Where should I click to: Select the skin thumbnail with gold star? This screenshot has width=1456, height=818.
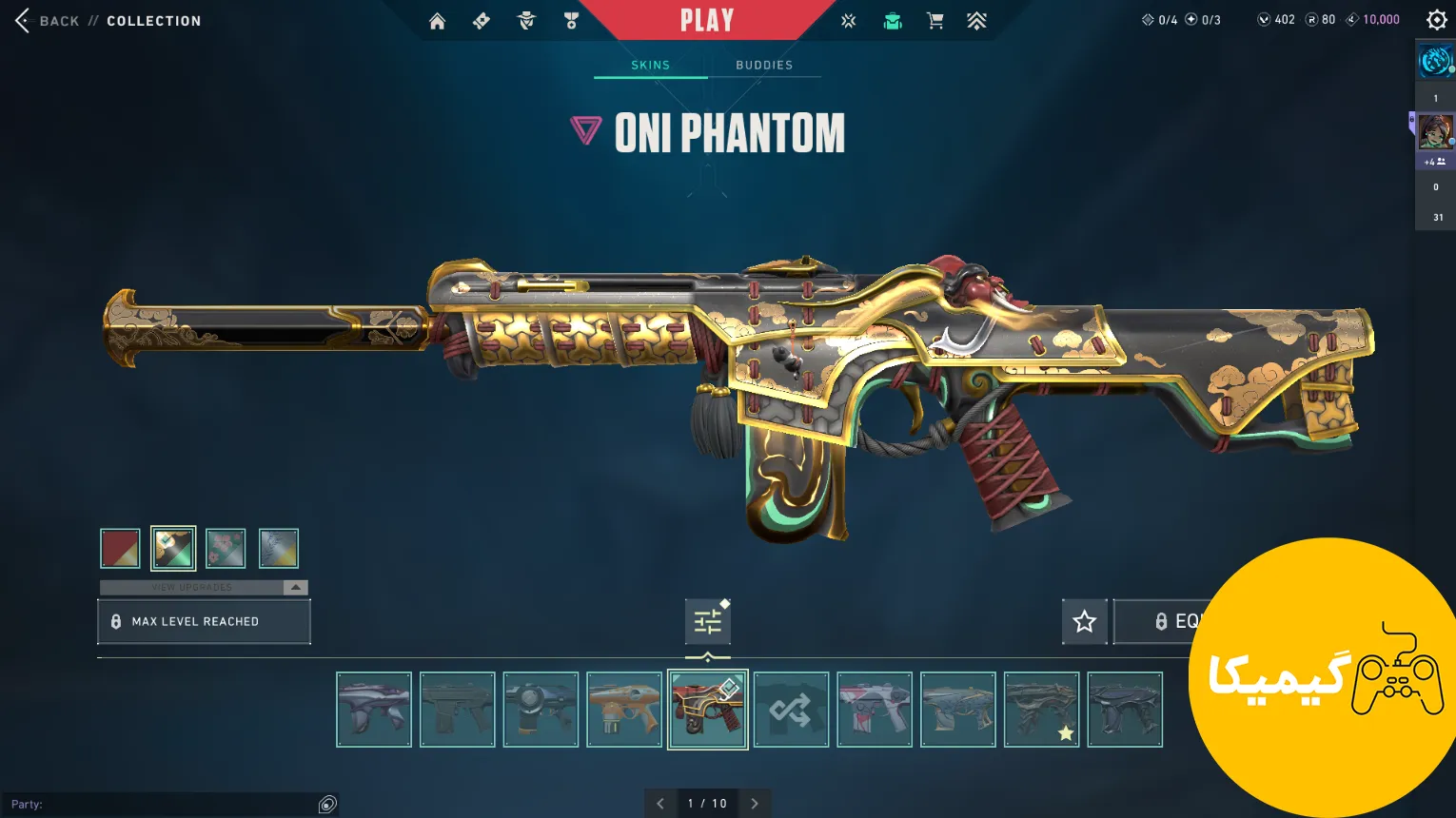click(x=1041, y=710)
